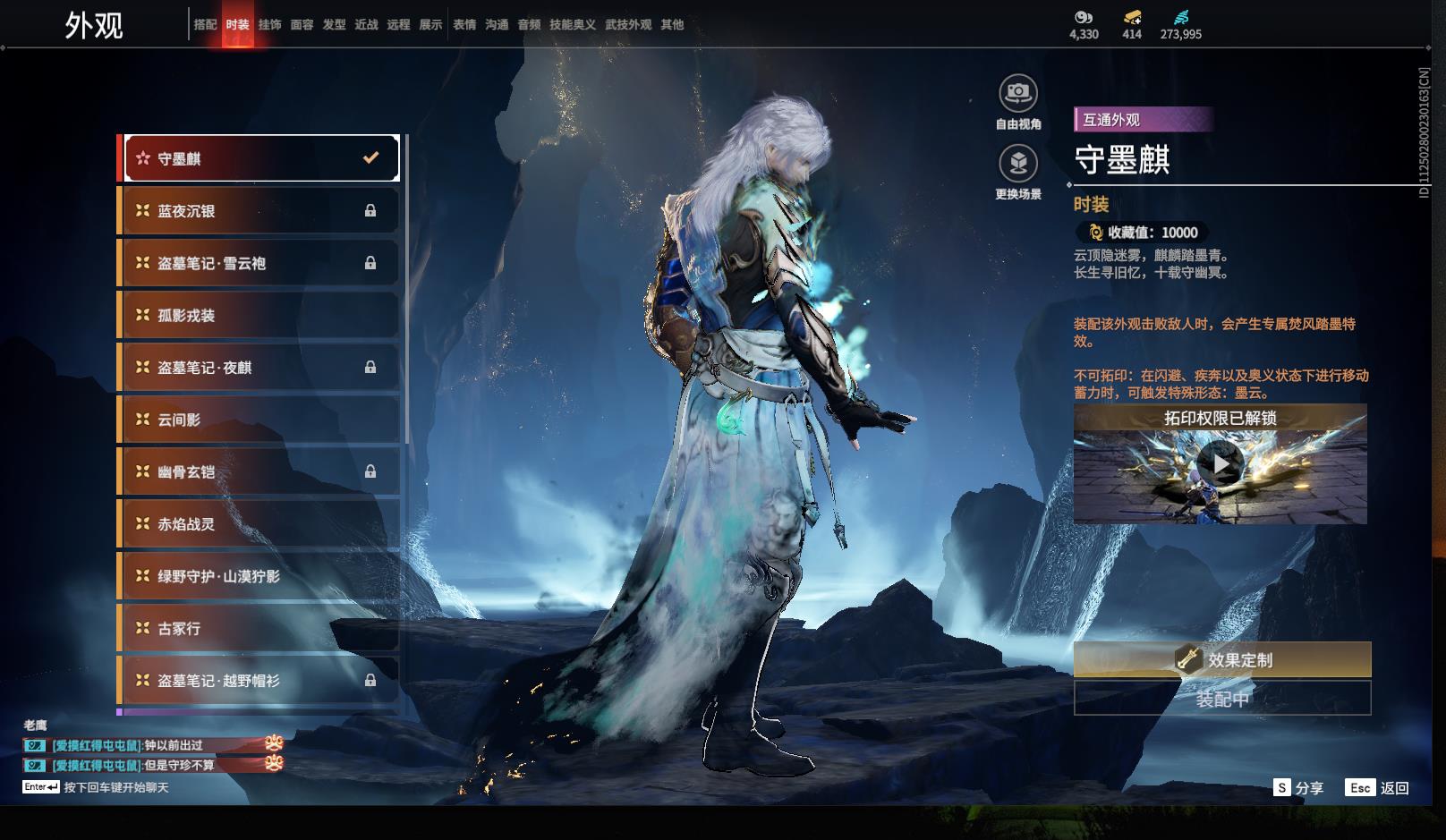
Task: Open the 武技外观 tab
Action: tap(628, 25)
